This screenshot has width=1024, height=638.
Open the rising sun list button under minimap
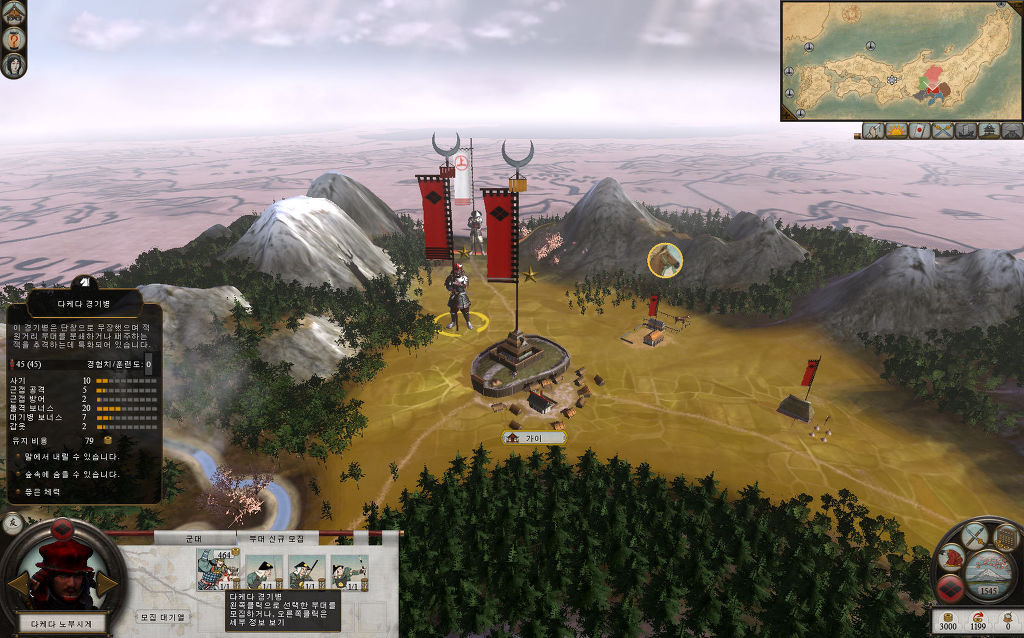click(x=896, y=131)
